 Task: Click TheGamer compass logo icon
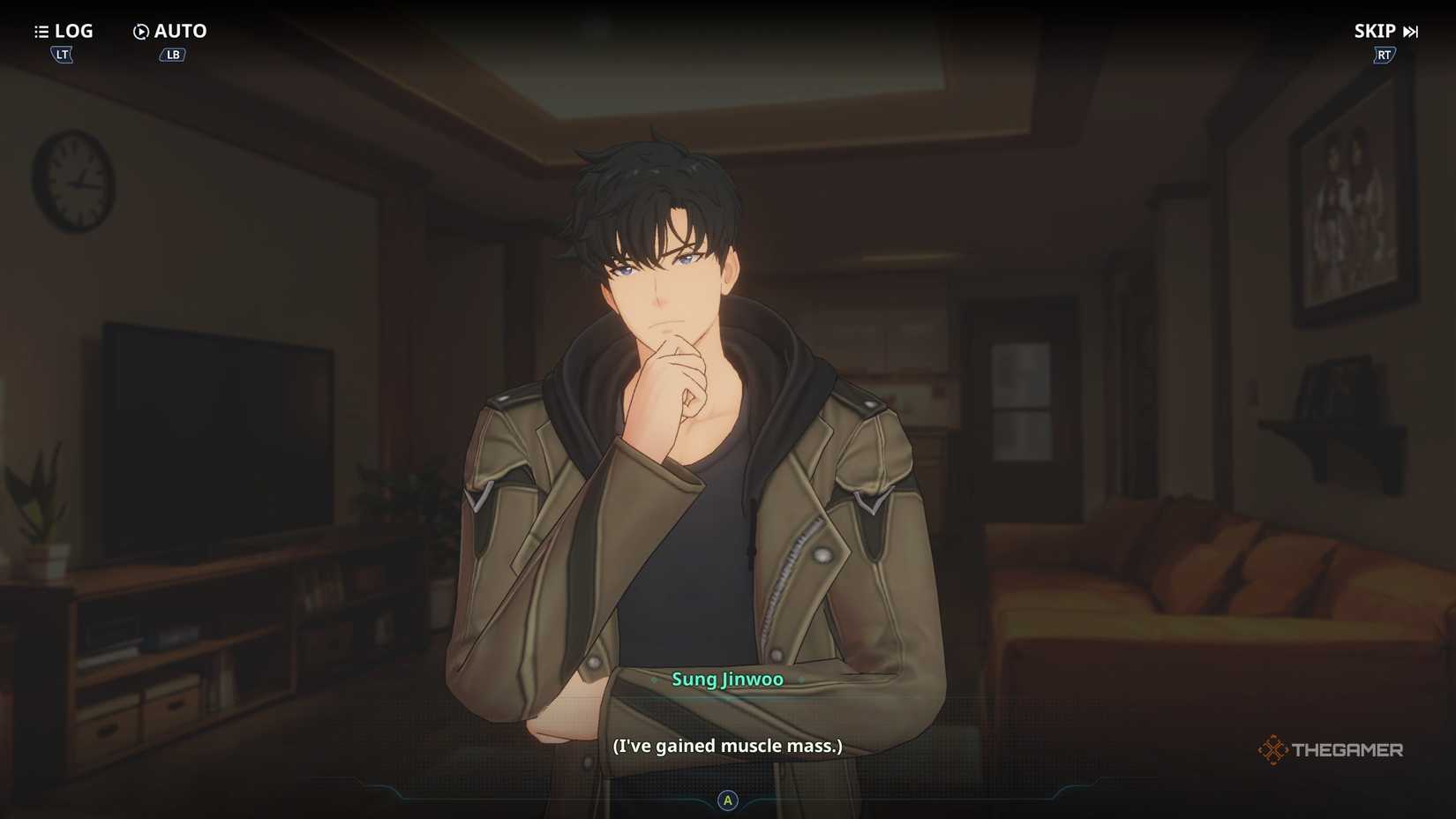click(x=1274, y=749)
